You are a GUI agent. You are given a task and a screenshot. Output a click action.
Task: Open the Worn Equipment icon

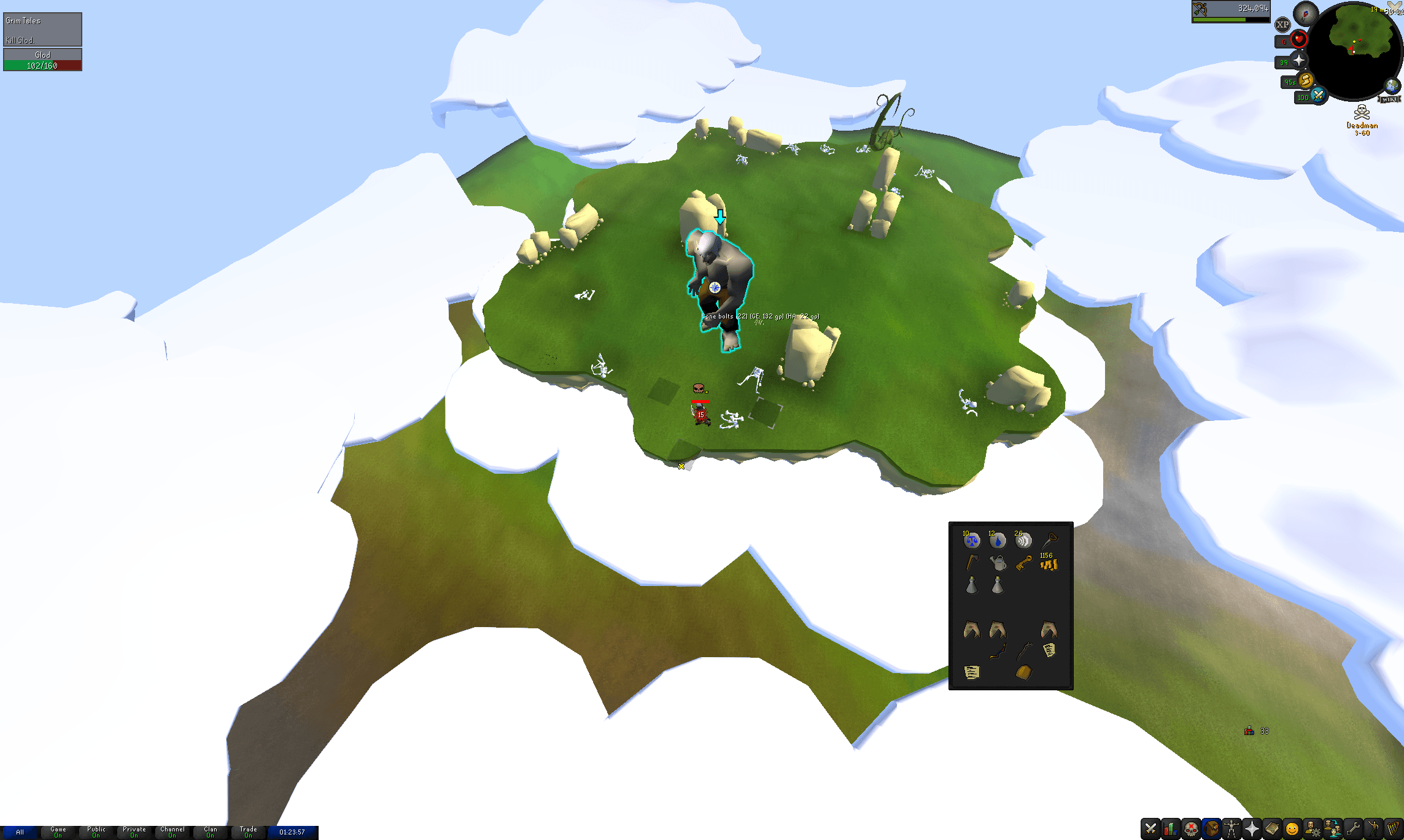pos(1231,828)
